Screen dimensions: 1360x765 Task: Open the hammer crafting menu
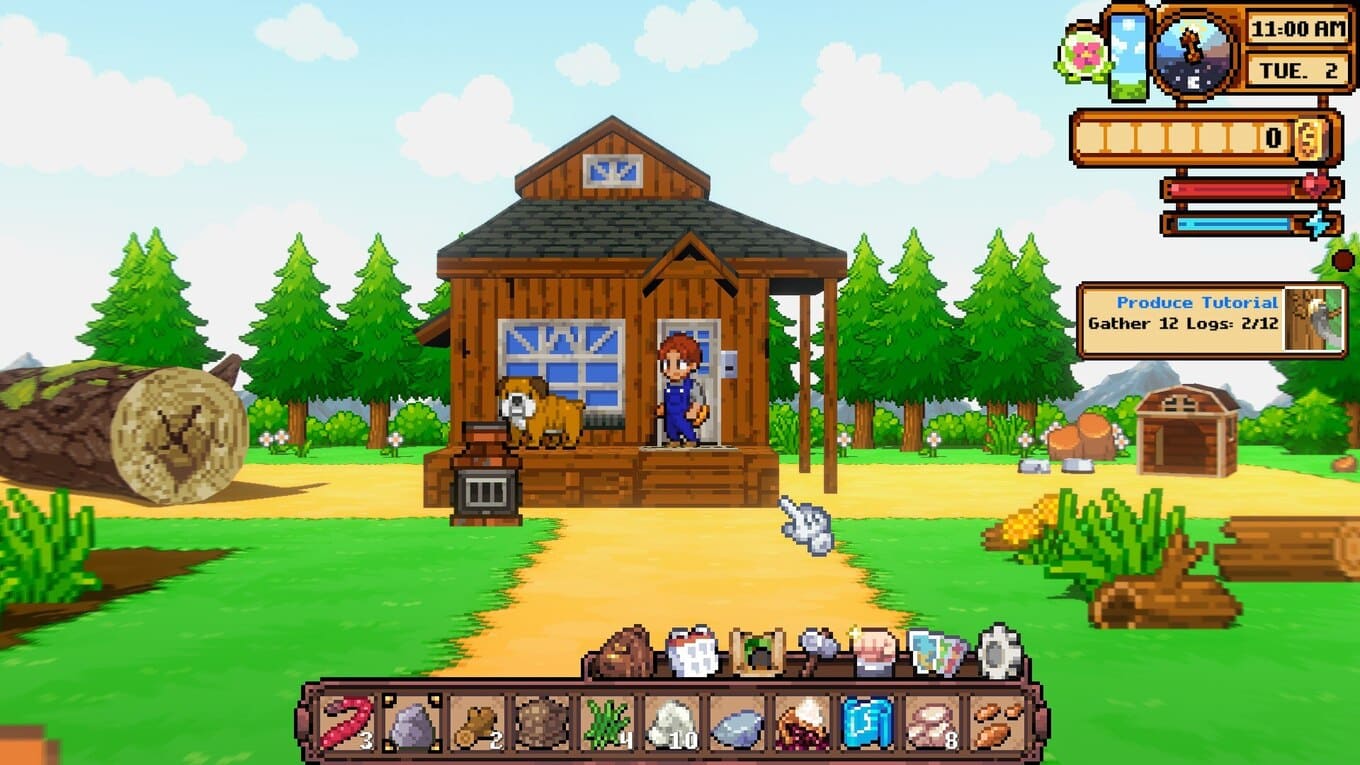click(x=816, y=652)
